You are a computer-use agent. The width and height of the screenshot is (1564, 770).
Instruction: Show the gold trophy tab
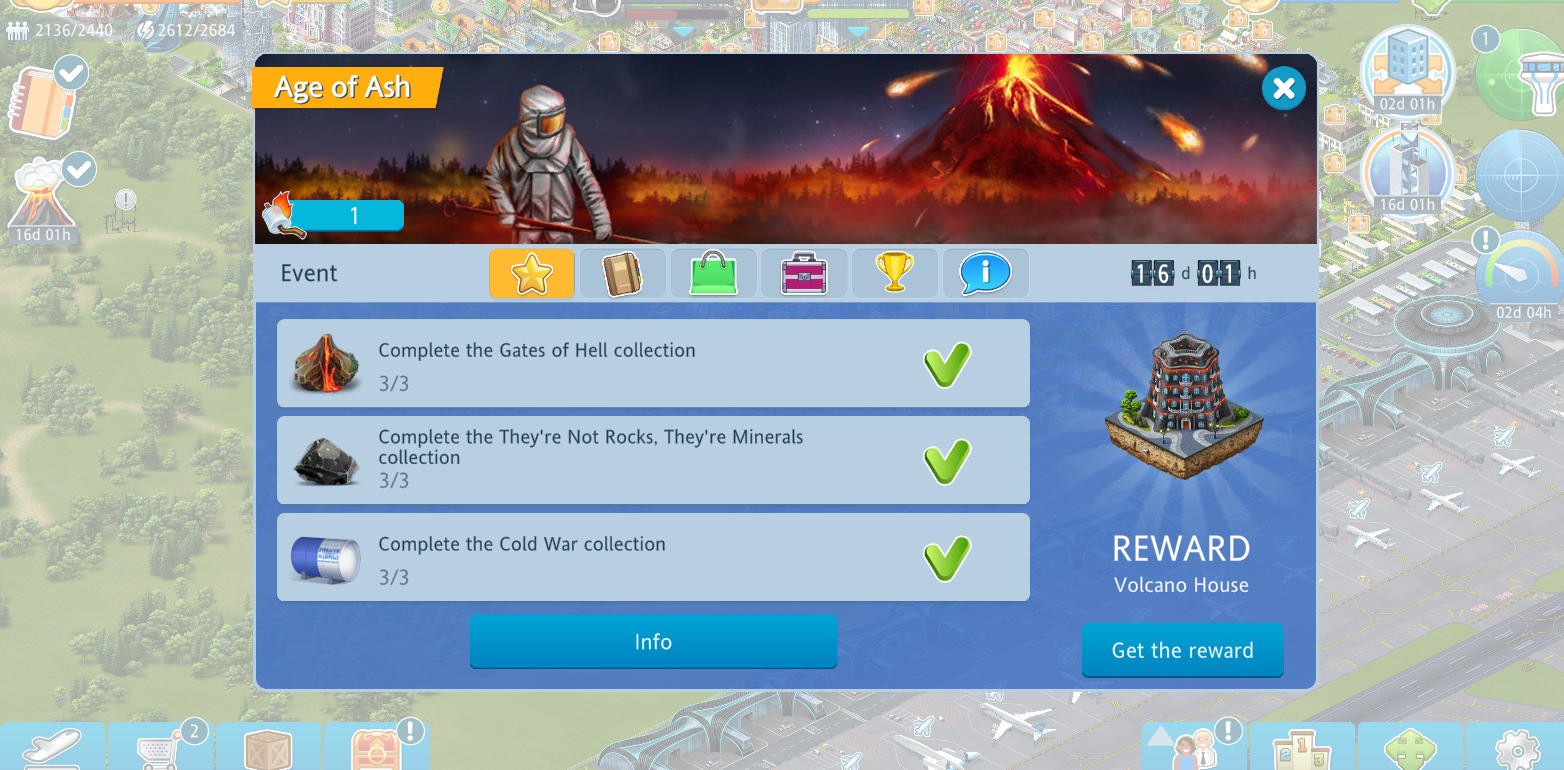click(x=894, y=274)
